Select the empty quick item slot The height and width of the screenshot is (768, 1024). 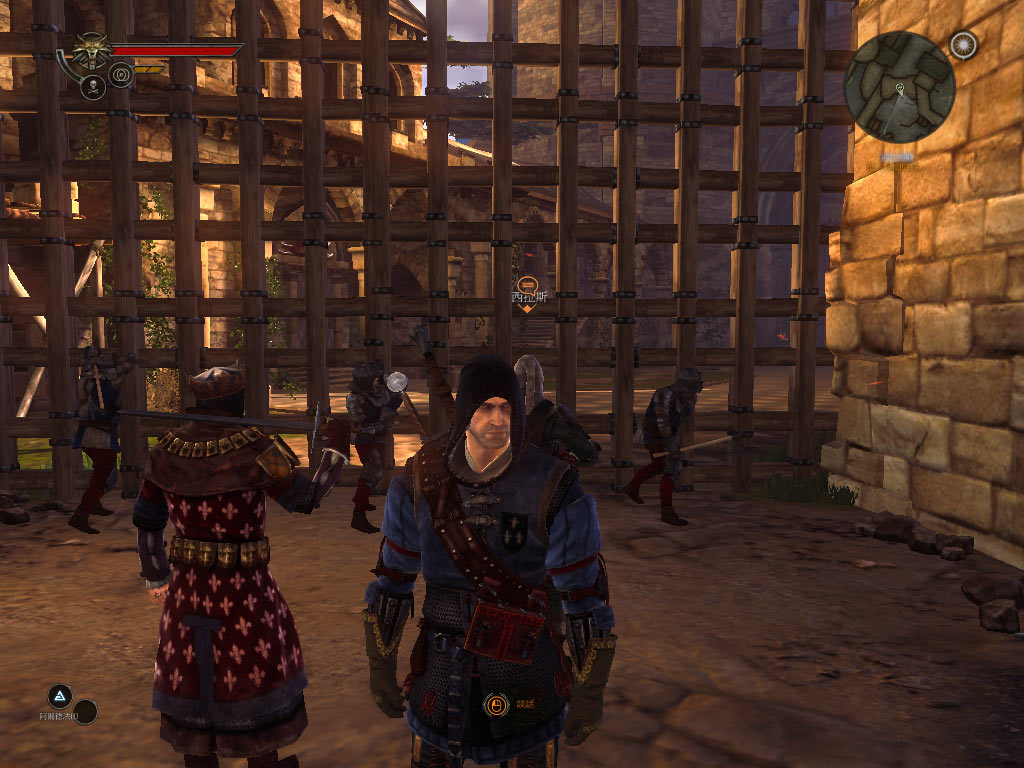(x=86, y=712)
